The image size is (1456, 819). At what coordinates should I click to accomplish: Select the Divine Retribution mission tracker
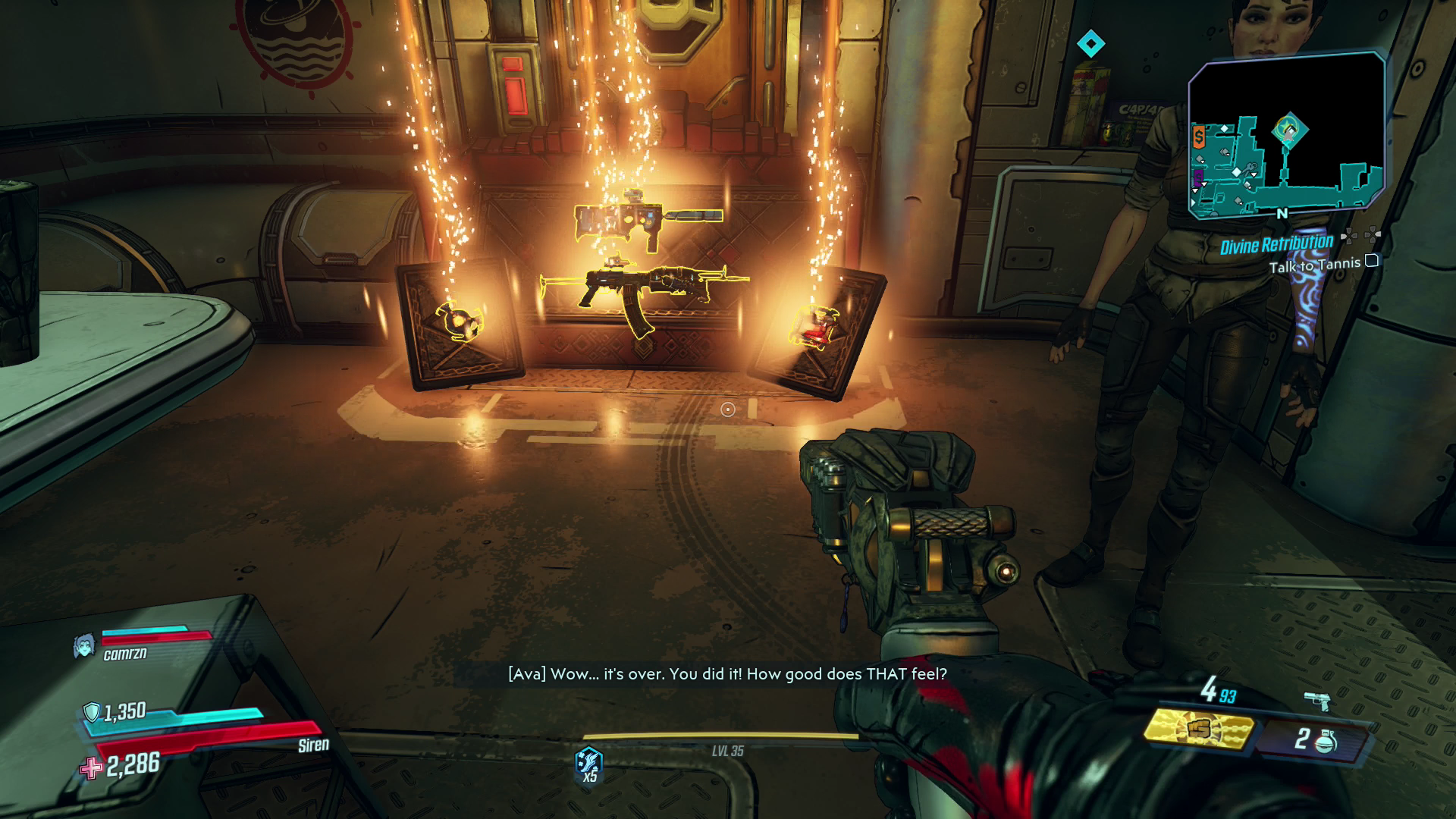click(1276, 244)
